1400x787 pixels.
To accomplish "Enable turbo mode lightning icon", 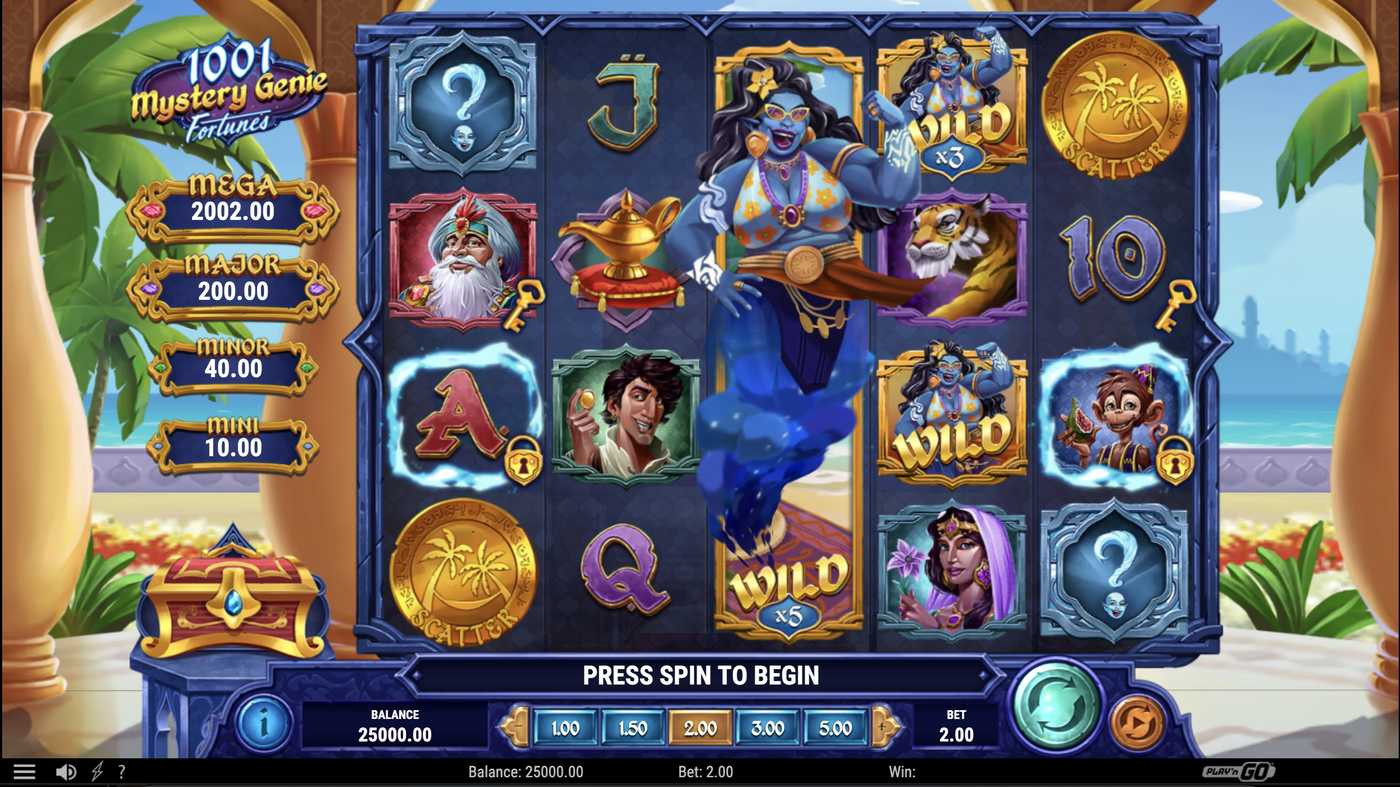I will (96, 770).
